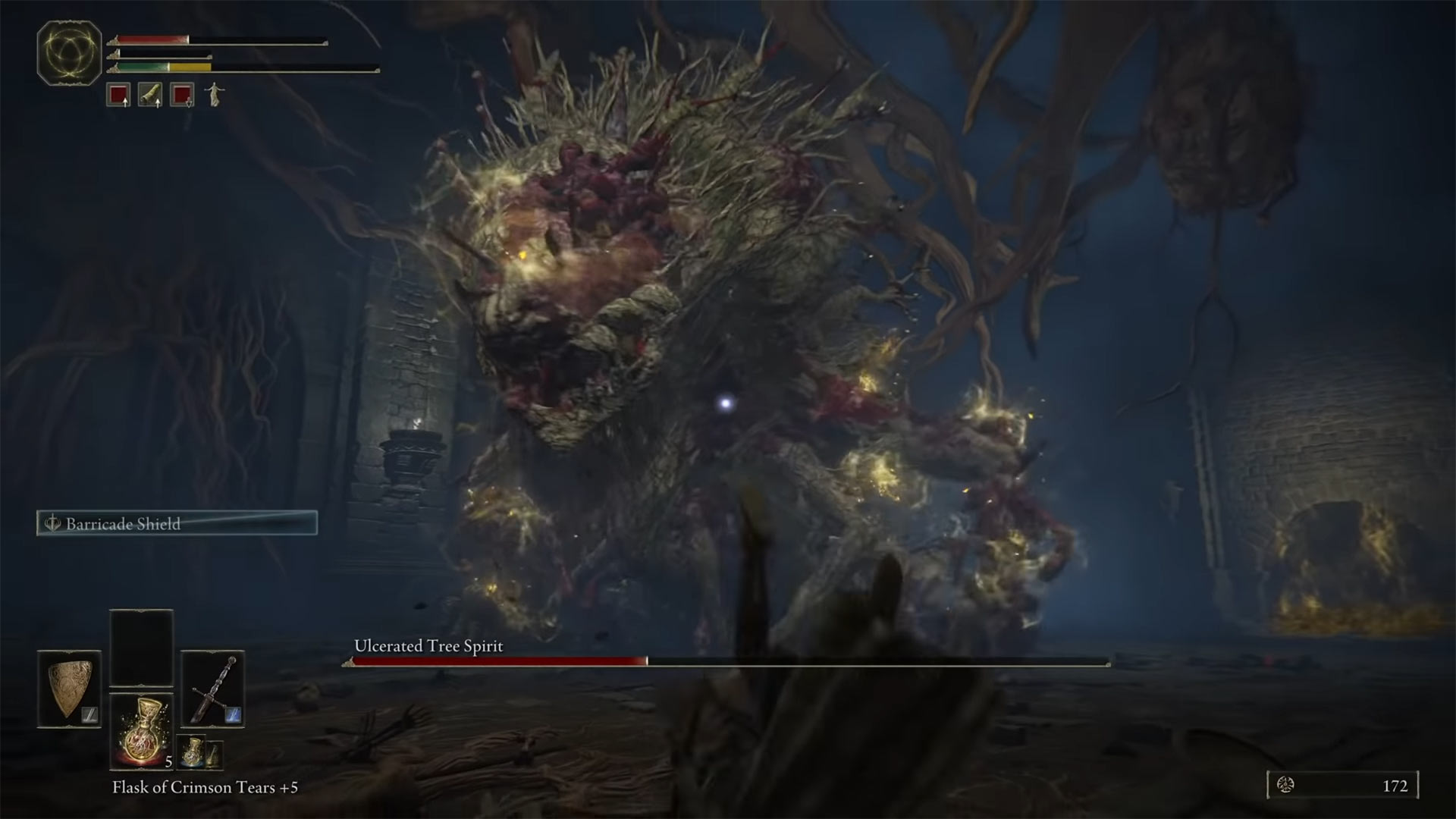1456x819 pixels.
Task: Click the first red square spell slot
Action: click(x=118, y=93)
